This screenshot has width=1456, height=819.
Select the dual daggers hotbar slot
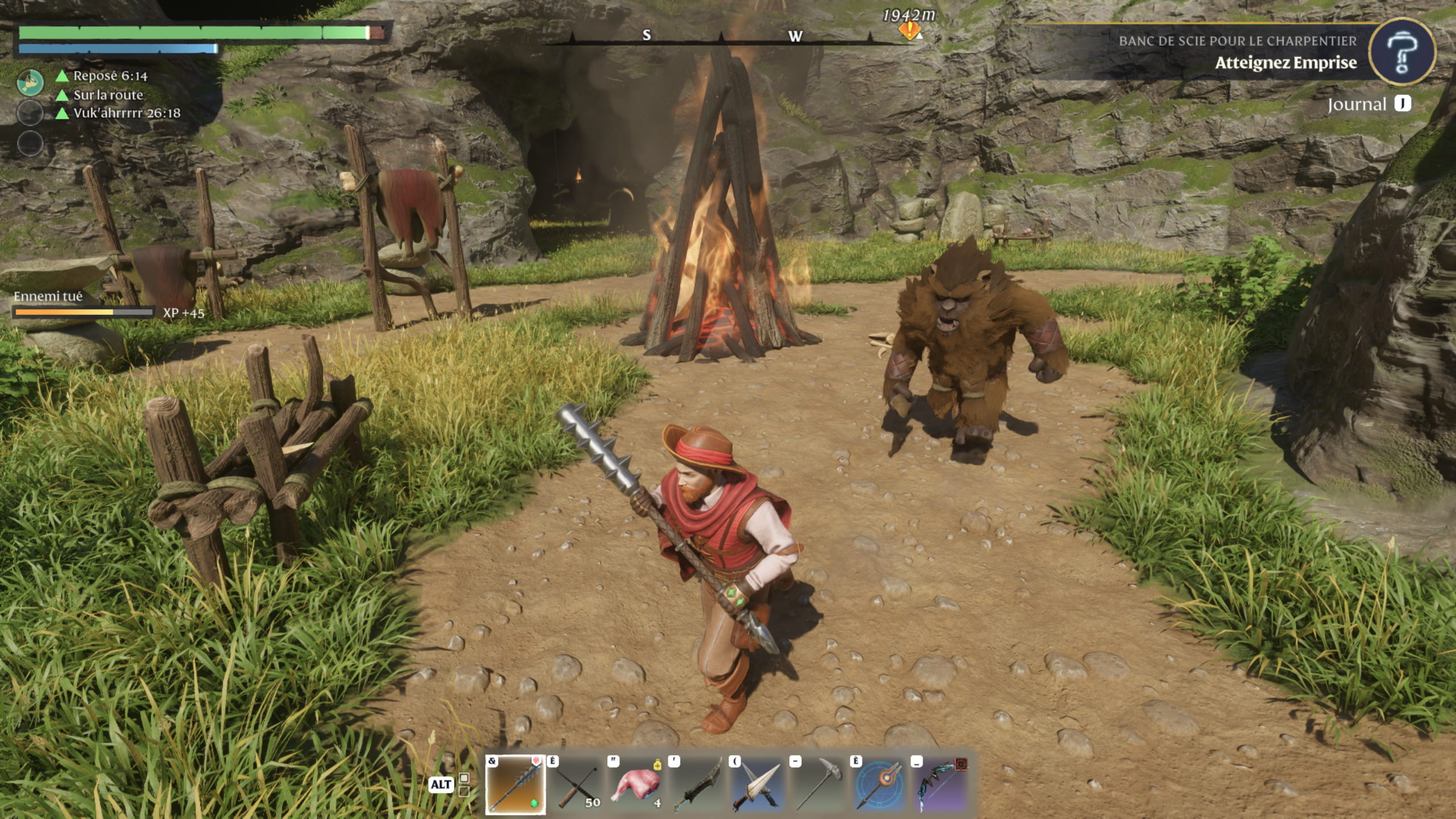(758, 785)
